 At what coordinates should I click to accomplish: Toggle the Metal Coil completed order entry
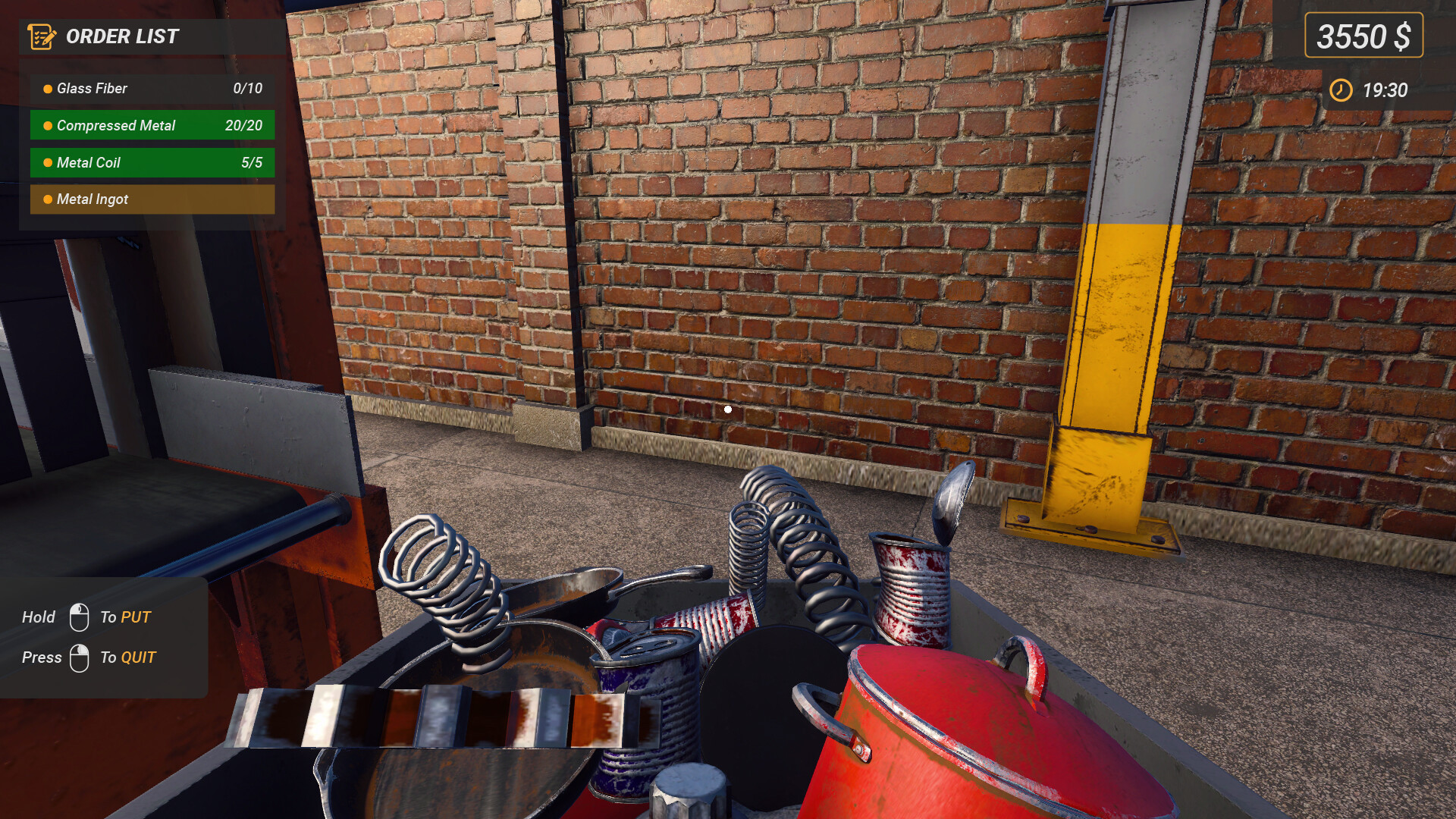point(152,162)
